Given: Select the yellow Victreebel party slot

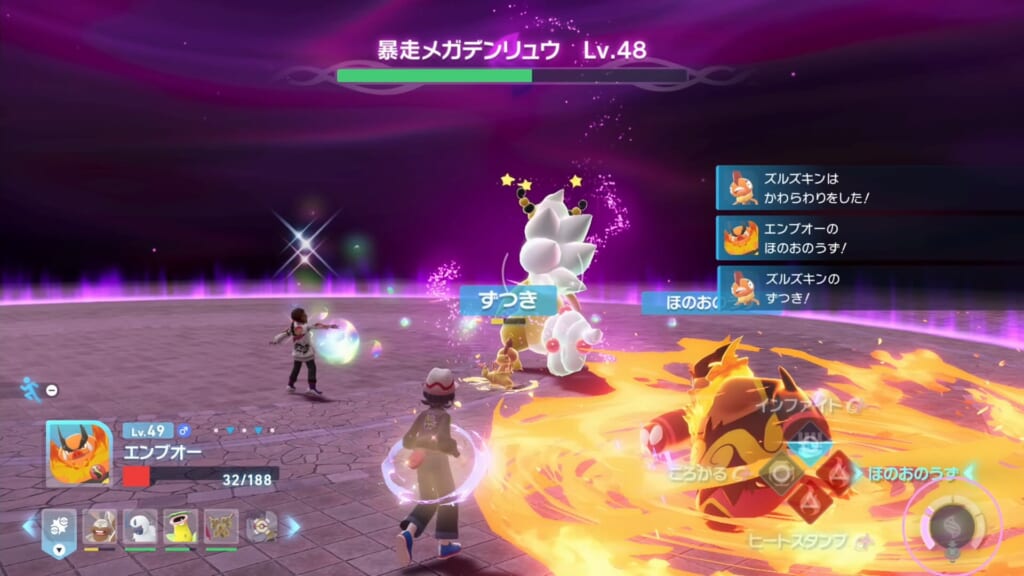Looking at the screenshot, I should [x=180, y=526].
